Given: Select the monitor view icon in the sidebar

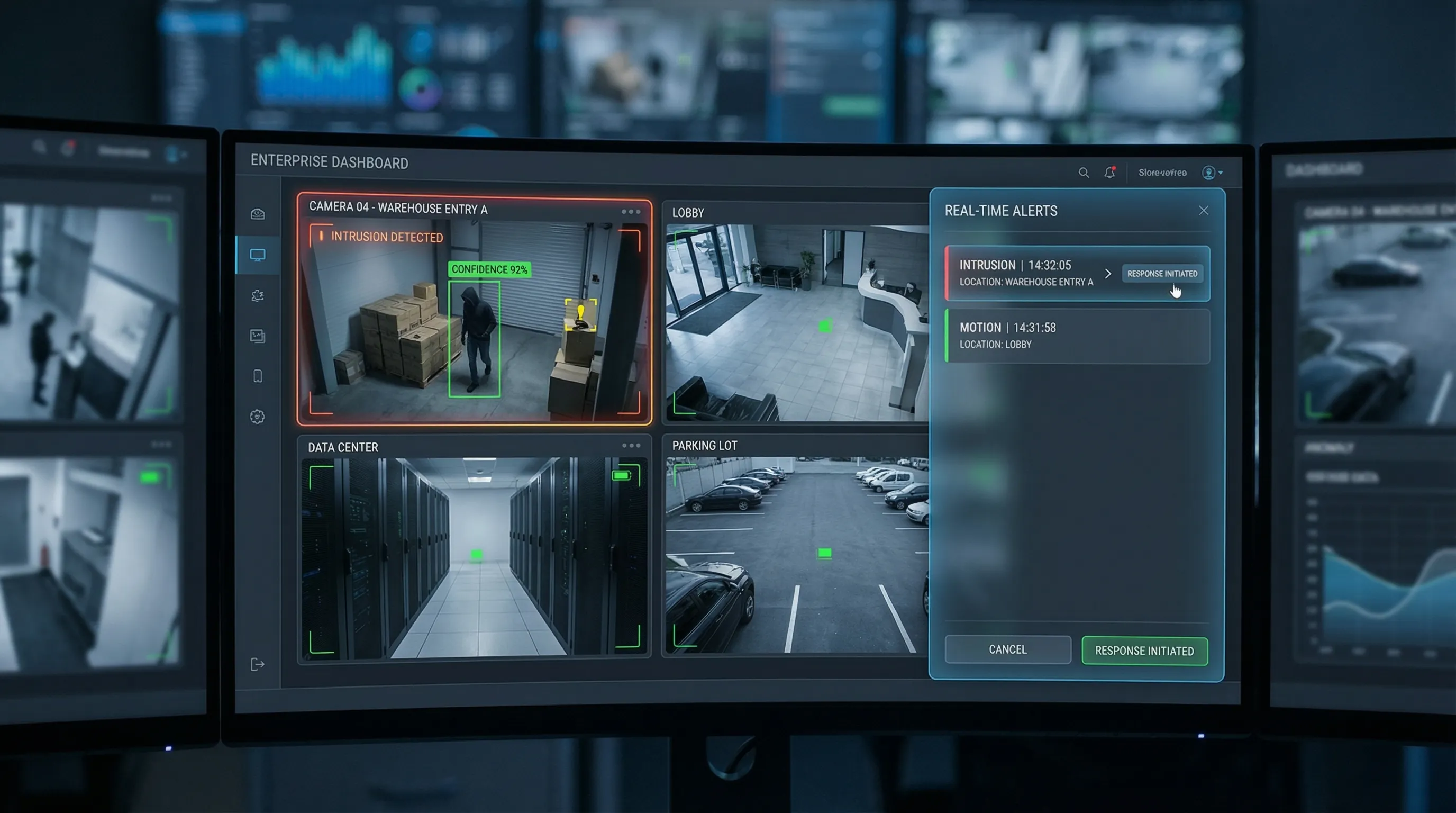Looking at the screenshot, I should [x=258, y=255].
